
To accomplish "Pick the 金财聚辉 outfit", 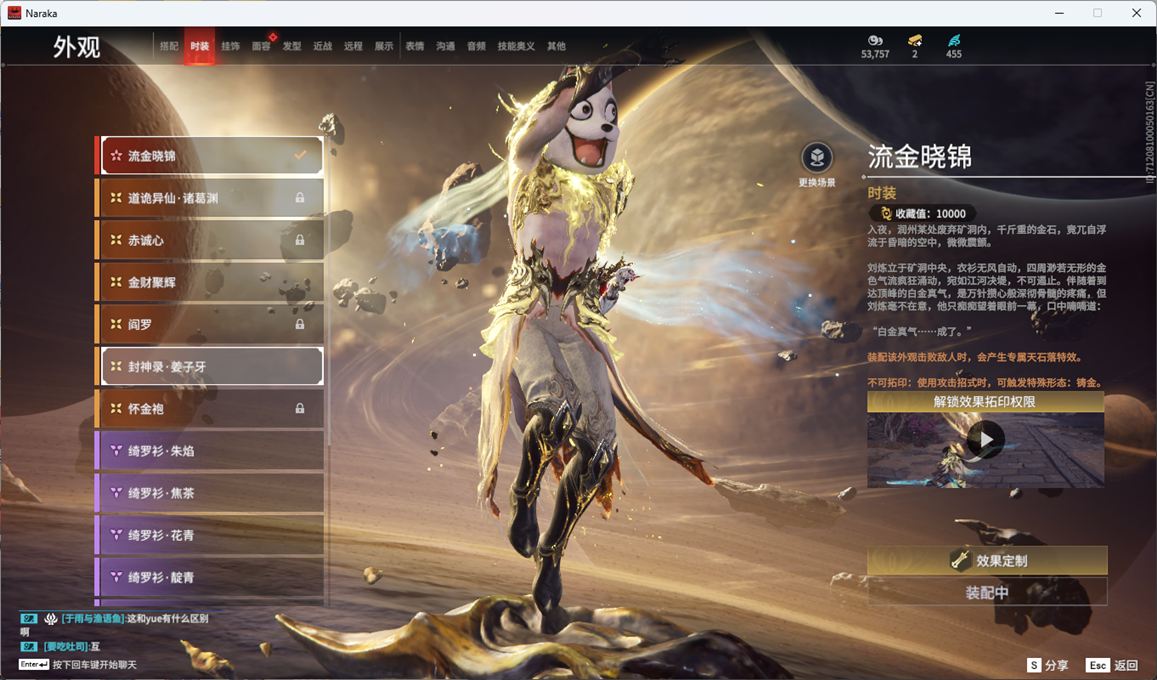I will tap(210, 282).
